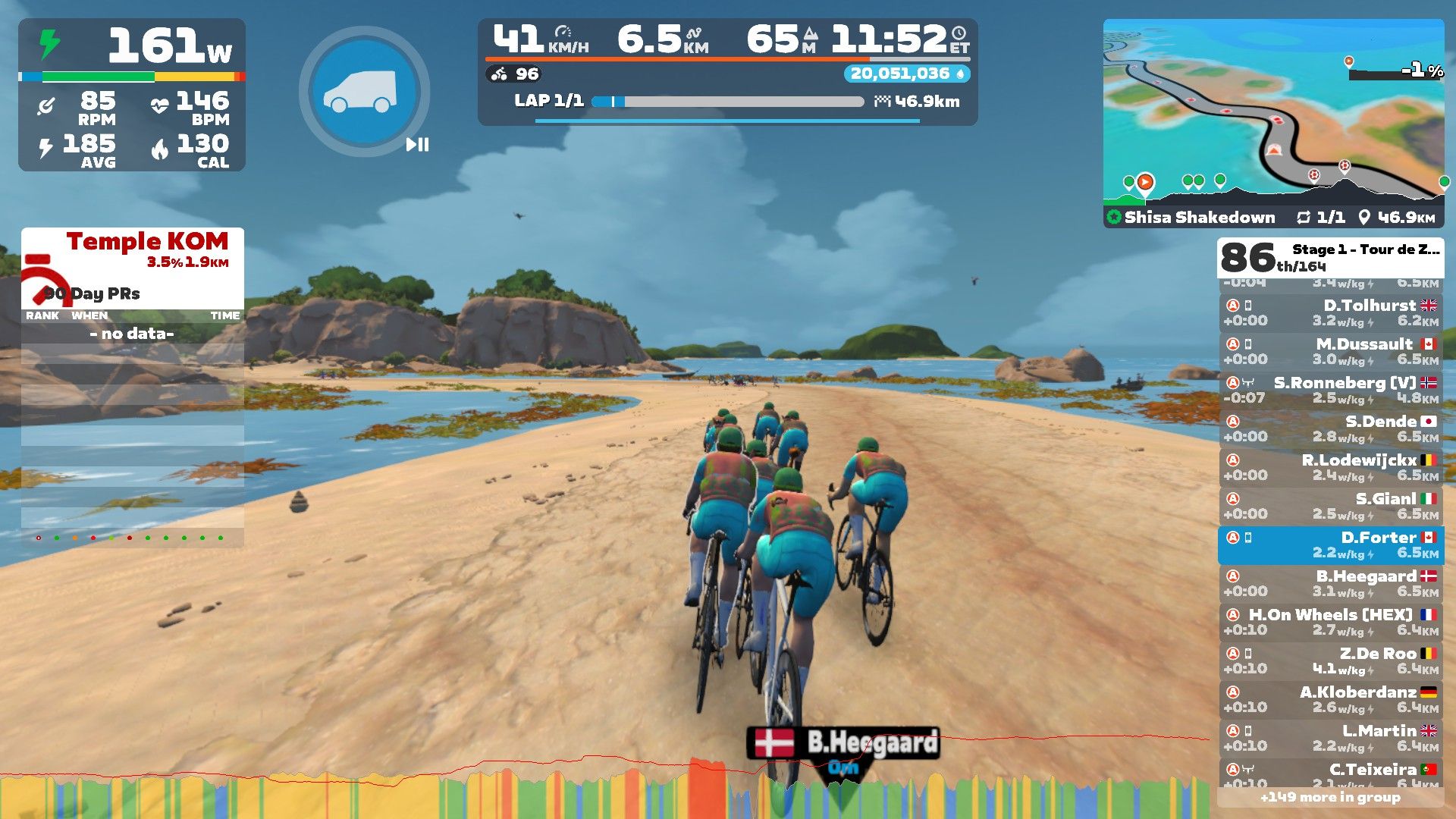Viewport: 1456px width, 819px height.
Task: Select H.On Wheels (HEX) rider row
Action: pyautogui.click(x=1330, y=622)
